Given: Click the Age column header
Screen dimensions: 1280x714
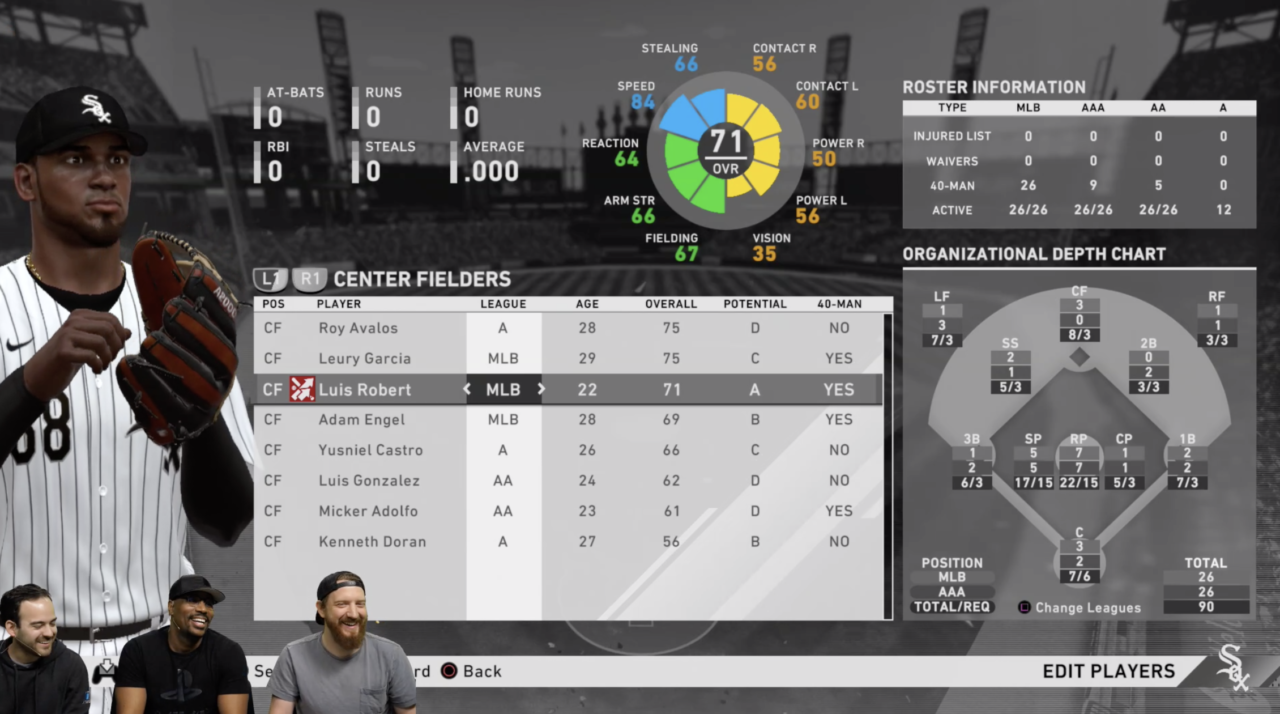Looking at the screenshot, I should (x=587, y=304).
